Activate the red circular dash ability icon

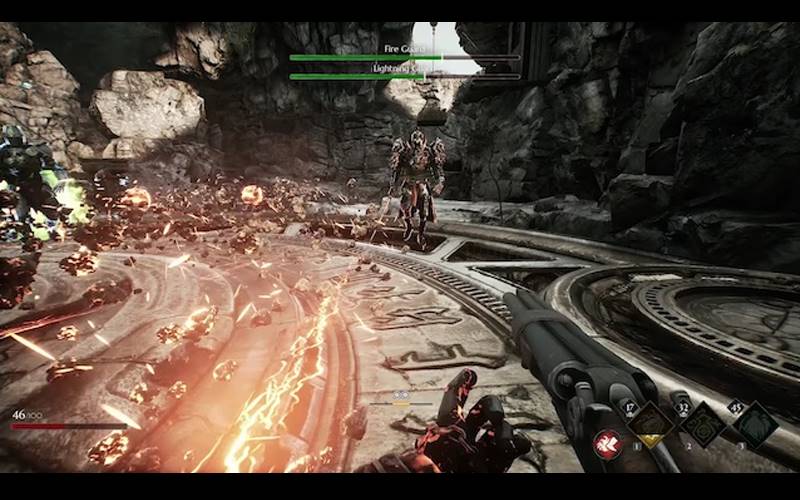[x=607, y=444]
